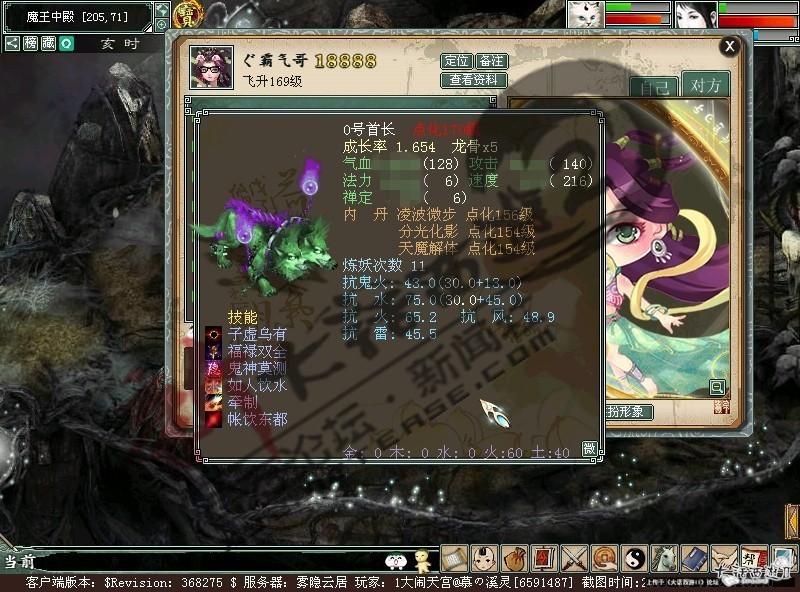The width and height of the screenshot is (800, 592).
Task: Open the 备注 remark button
Action: pos(491,61)
